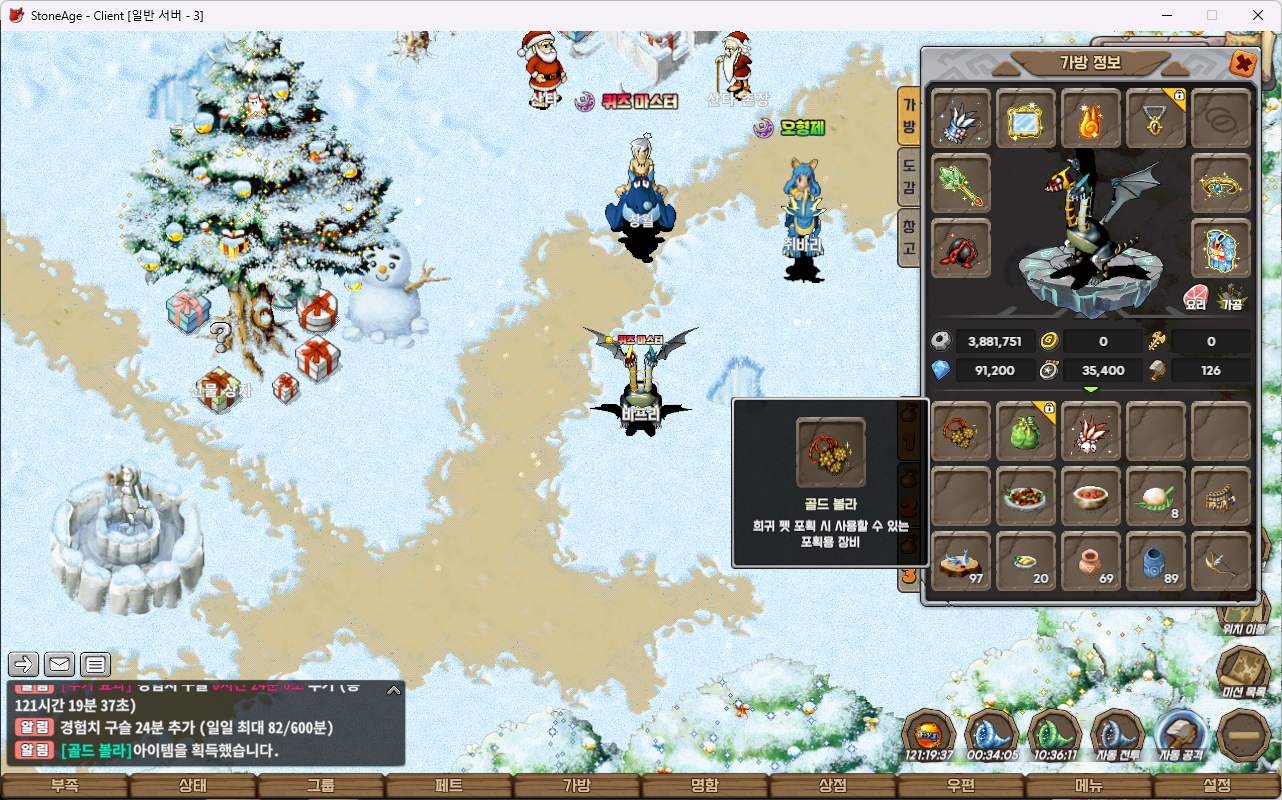Open the 가공 processing button

pos(1231,298)
